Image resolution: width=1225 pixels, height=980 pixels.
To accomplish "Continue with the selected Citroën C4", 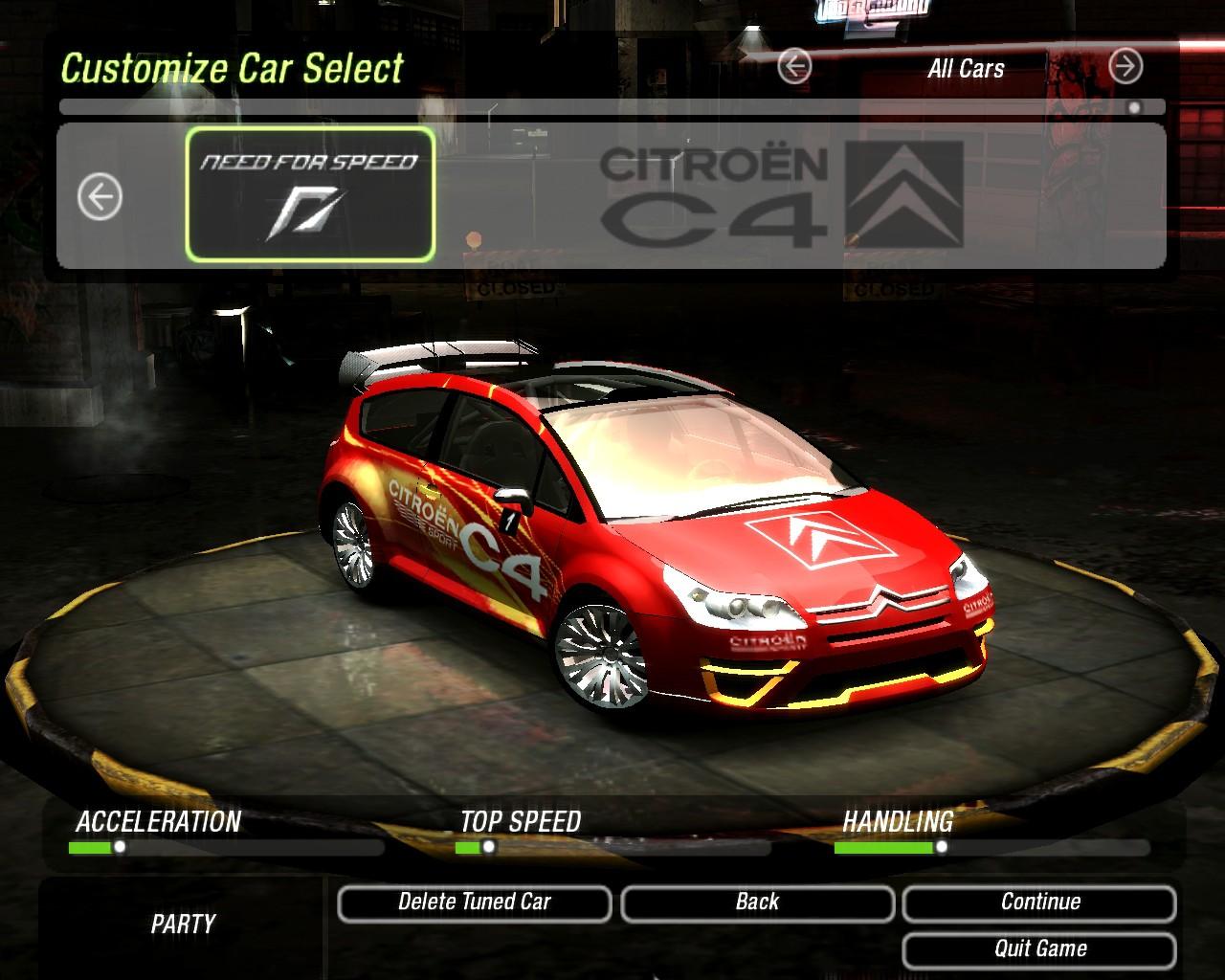I will tap(1039, 902).
